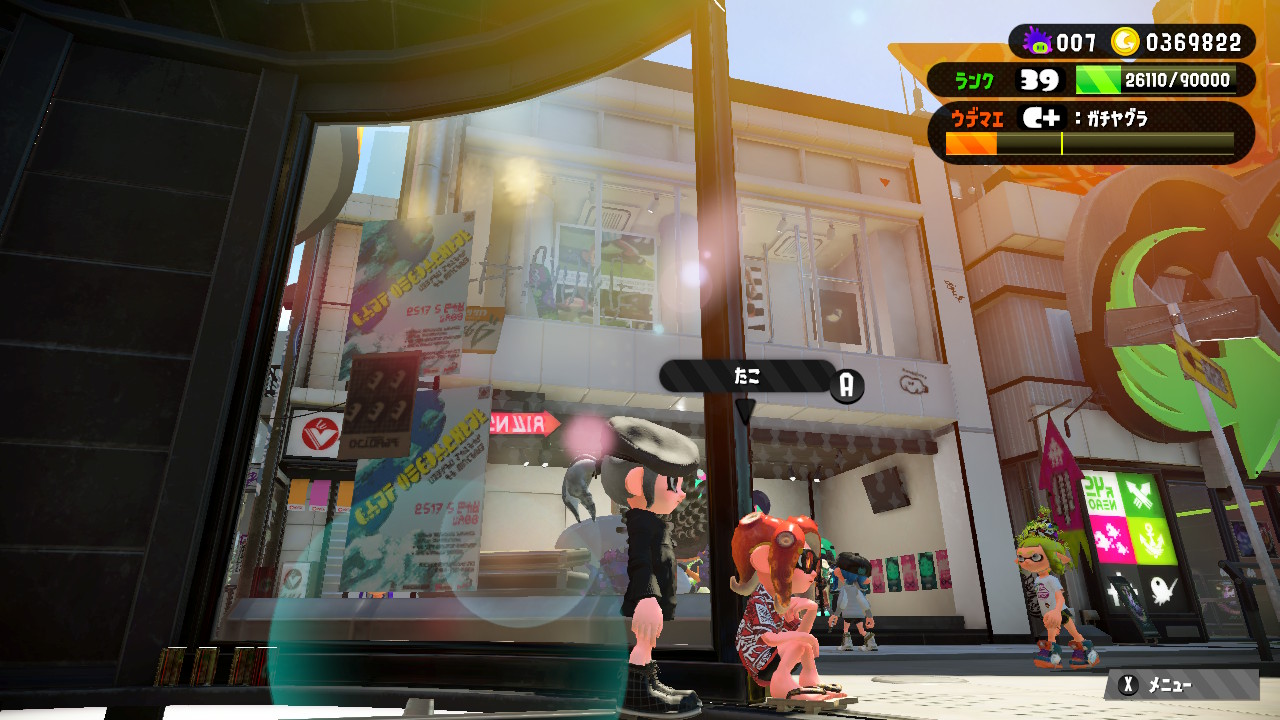This screenshot has height=720, width=1280.
Task: Select the たこ player name tag
Action: click(747, 376)
